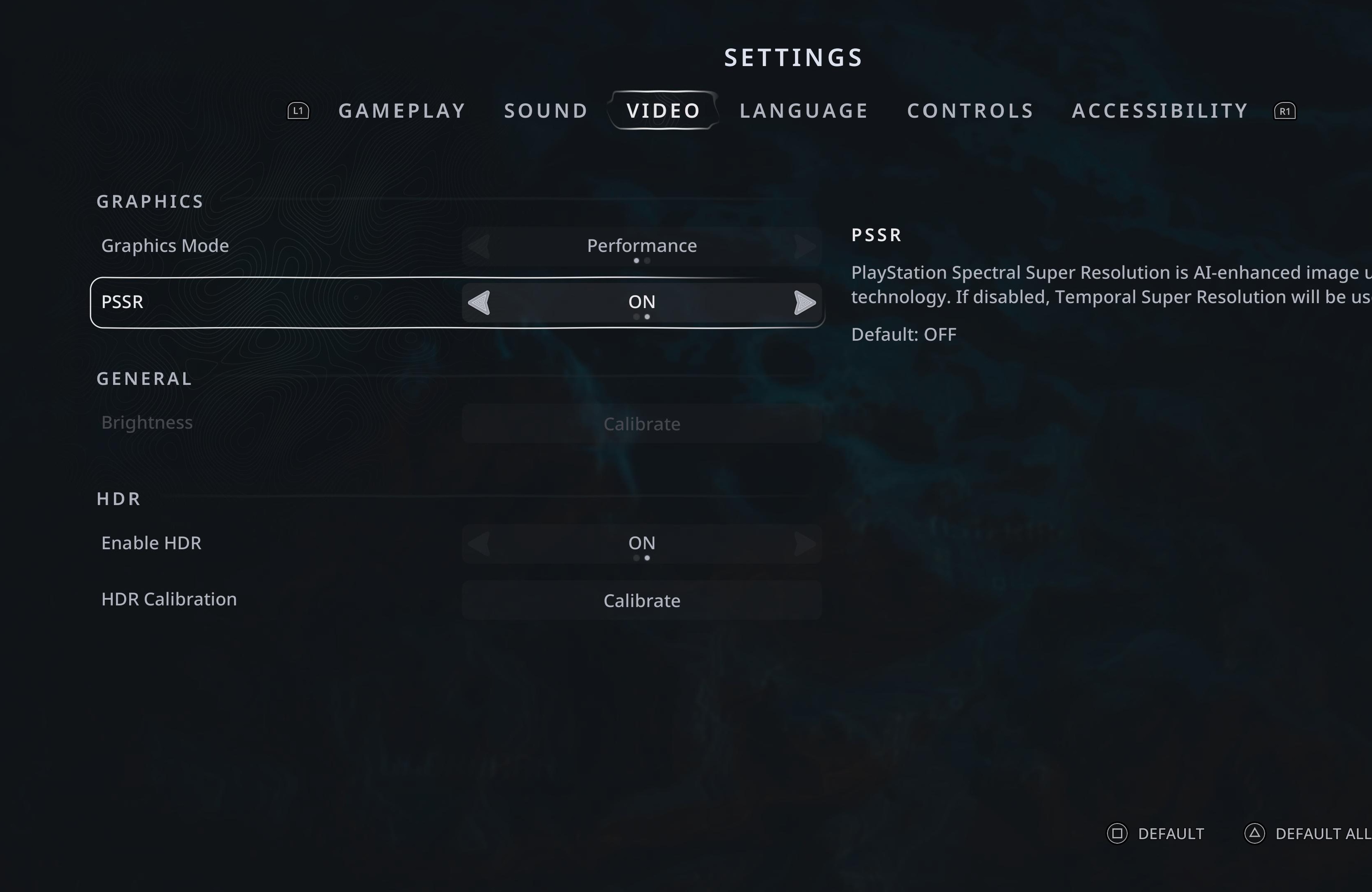Click the Brightness Calibrate button
Viewport: 1372px width, 892px height.
[x=641, y=424]
